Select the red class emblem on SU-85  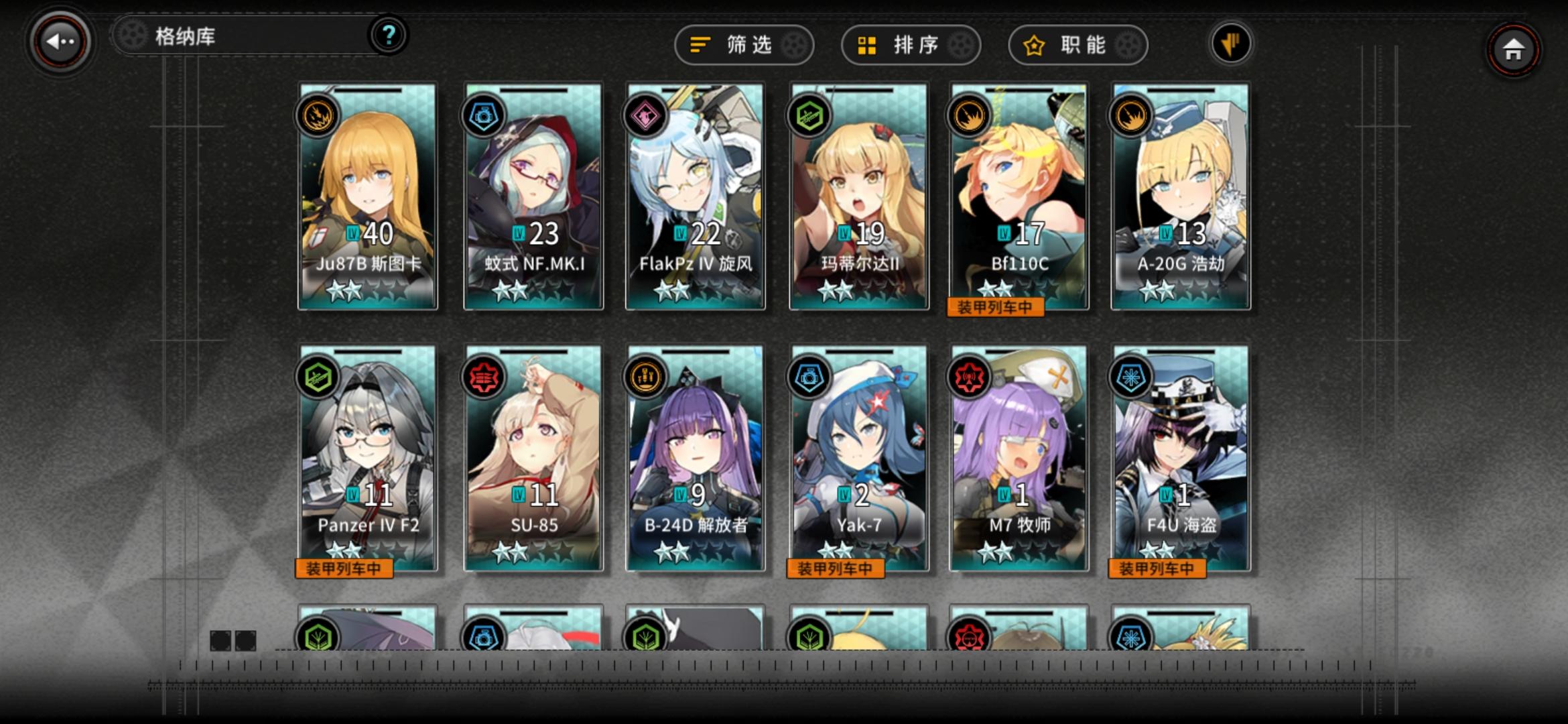coord(482,376)
